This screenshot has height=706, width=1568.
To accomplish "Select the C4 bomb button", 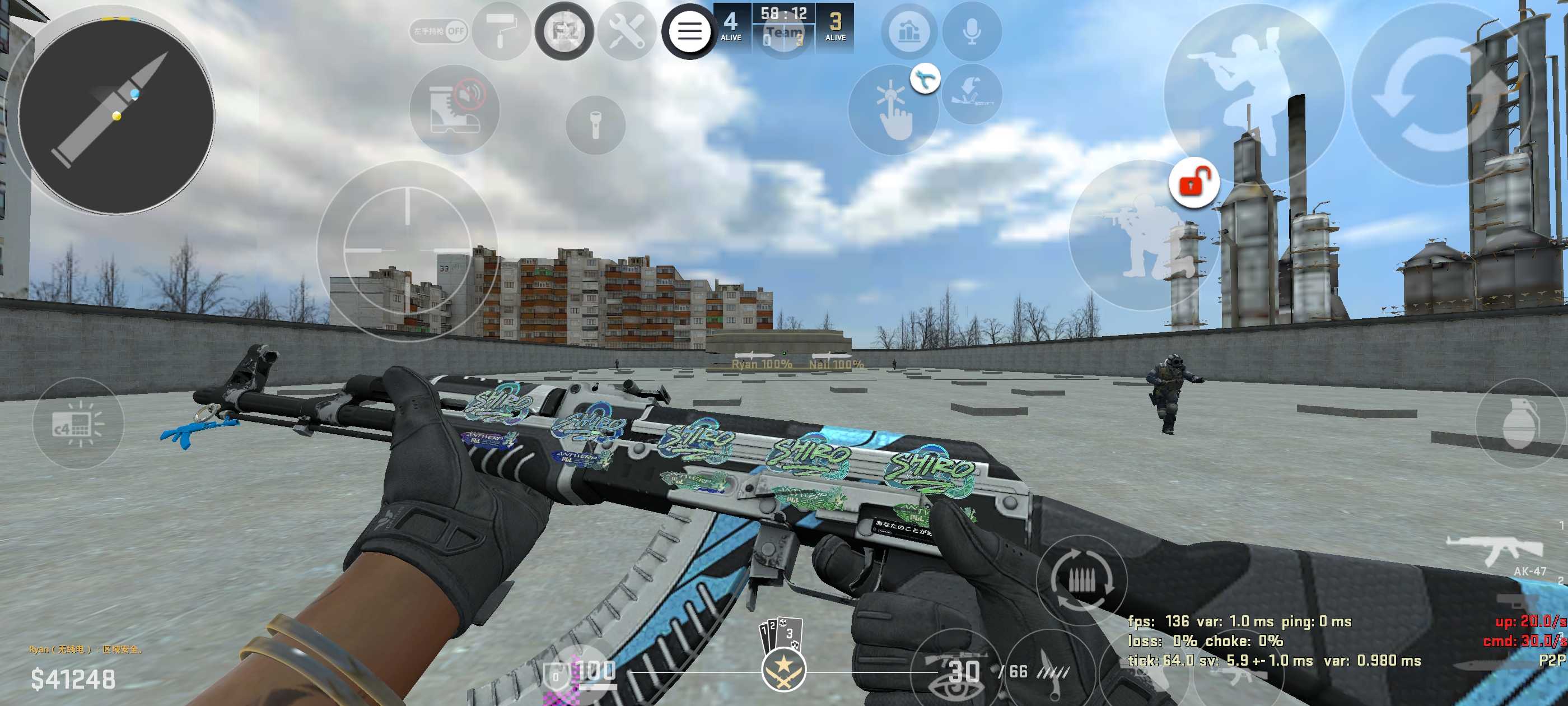I will tap(78, 424).
